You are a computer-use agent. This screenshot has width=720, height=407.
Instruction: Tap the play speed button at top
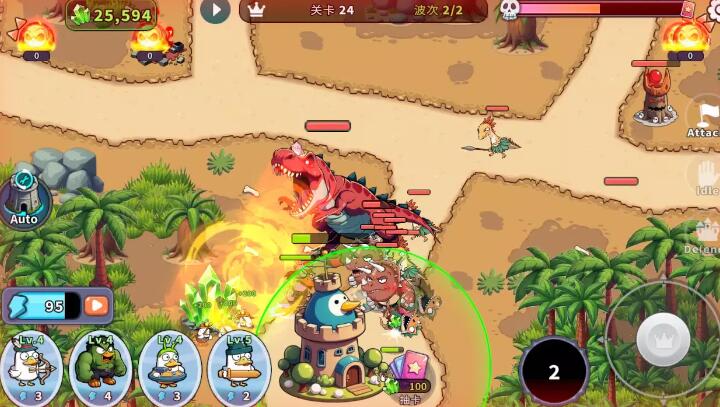tap(215, 11)
